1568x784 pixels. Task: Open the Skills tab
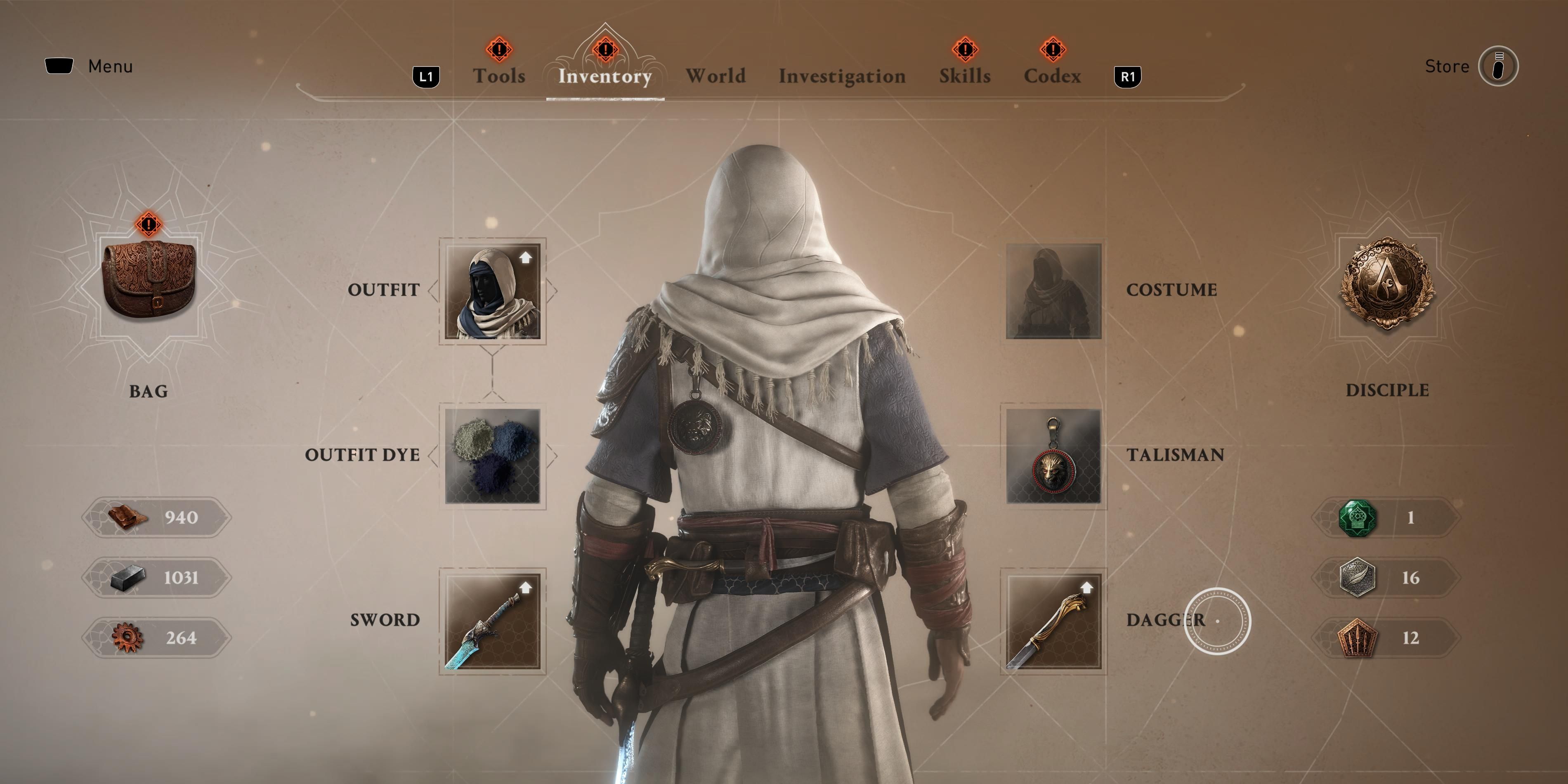[966, 75]
